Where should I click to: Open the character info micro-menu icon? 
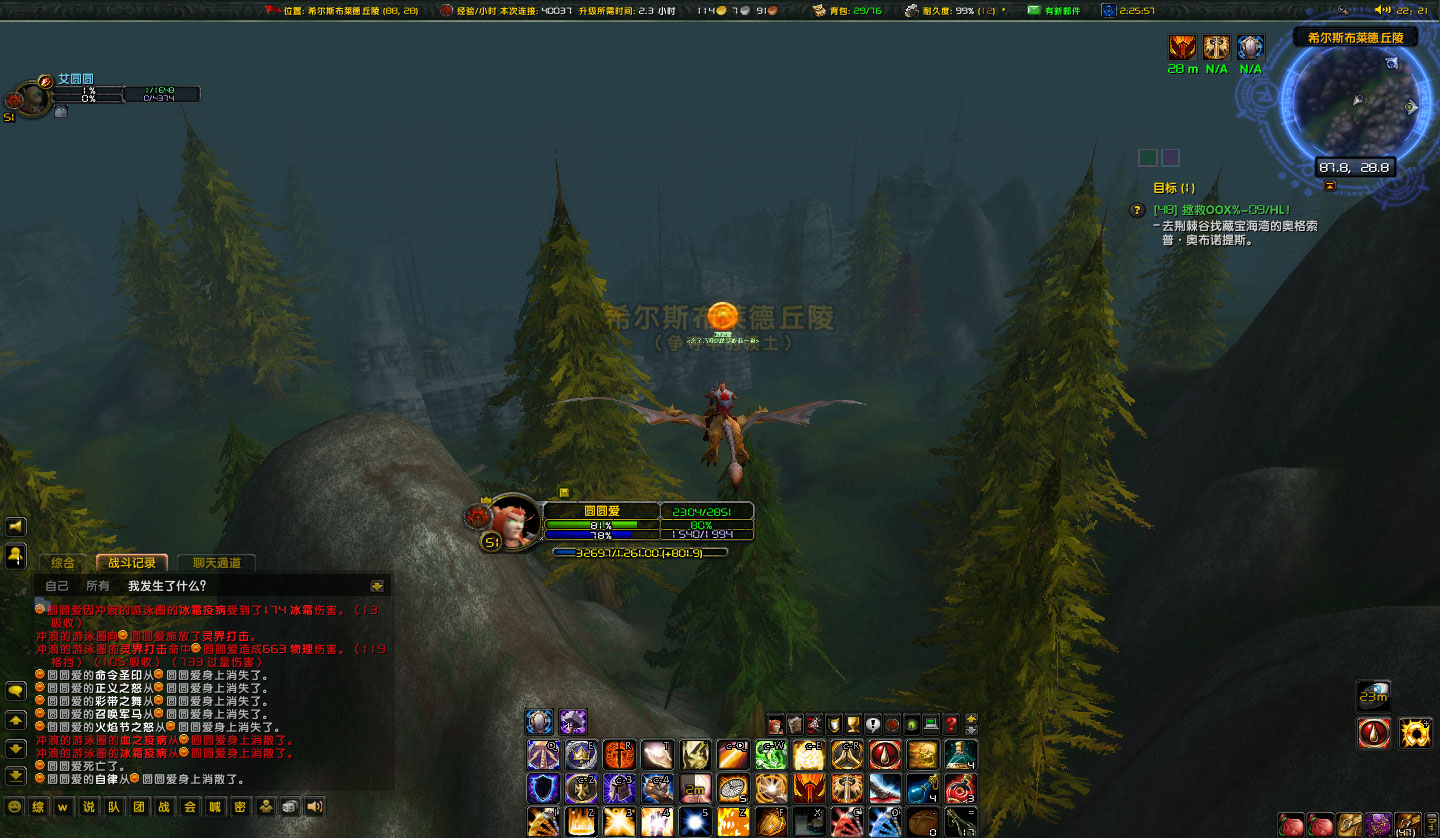pyautogui.click(x=775, y=724)
